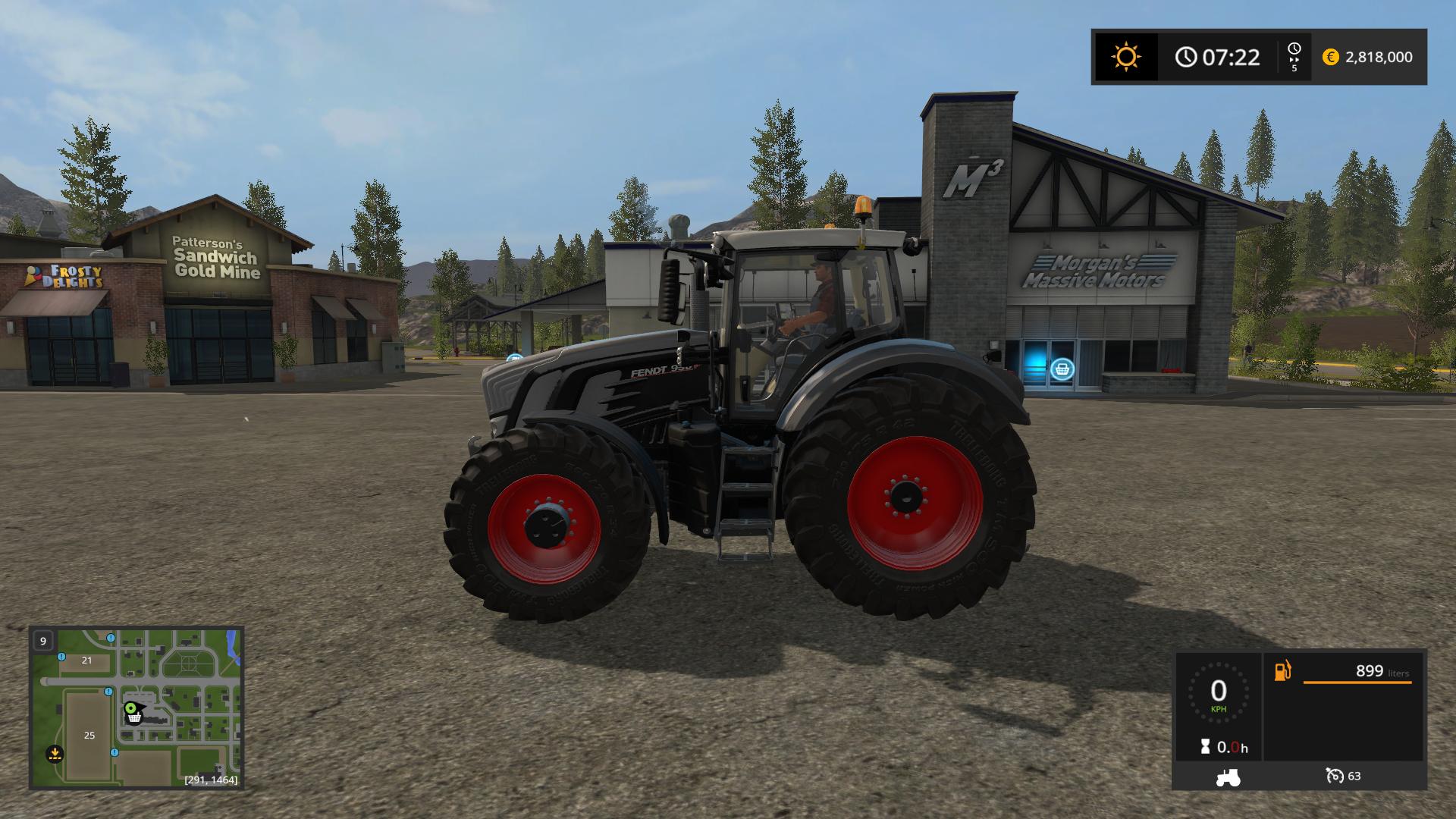Click the euro coin money icon
The width and height of the screenshot is (1456, 819).
[x=1330, y=57]
